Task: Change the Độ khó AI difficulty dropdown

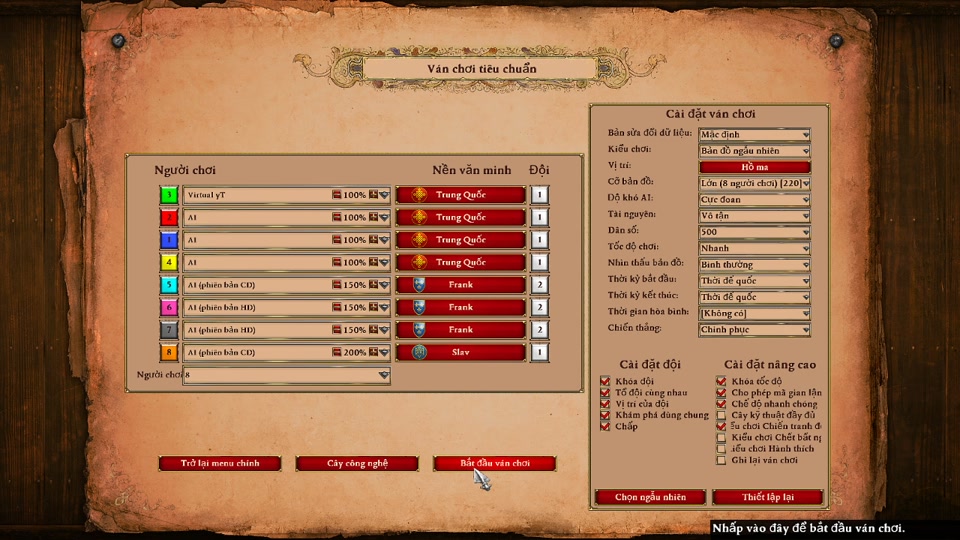Action: click(x=754, y=199)
